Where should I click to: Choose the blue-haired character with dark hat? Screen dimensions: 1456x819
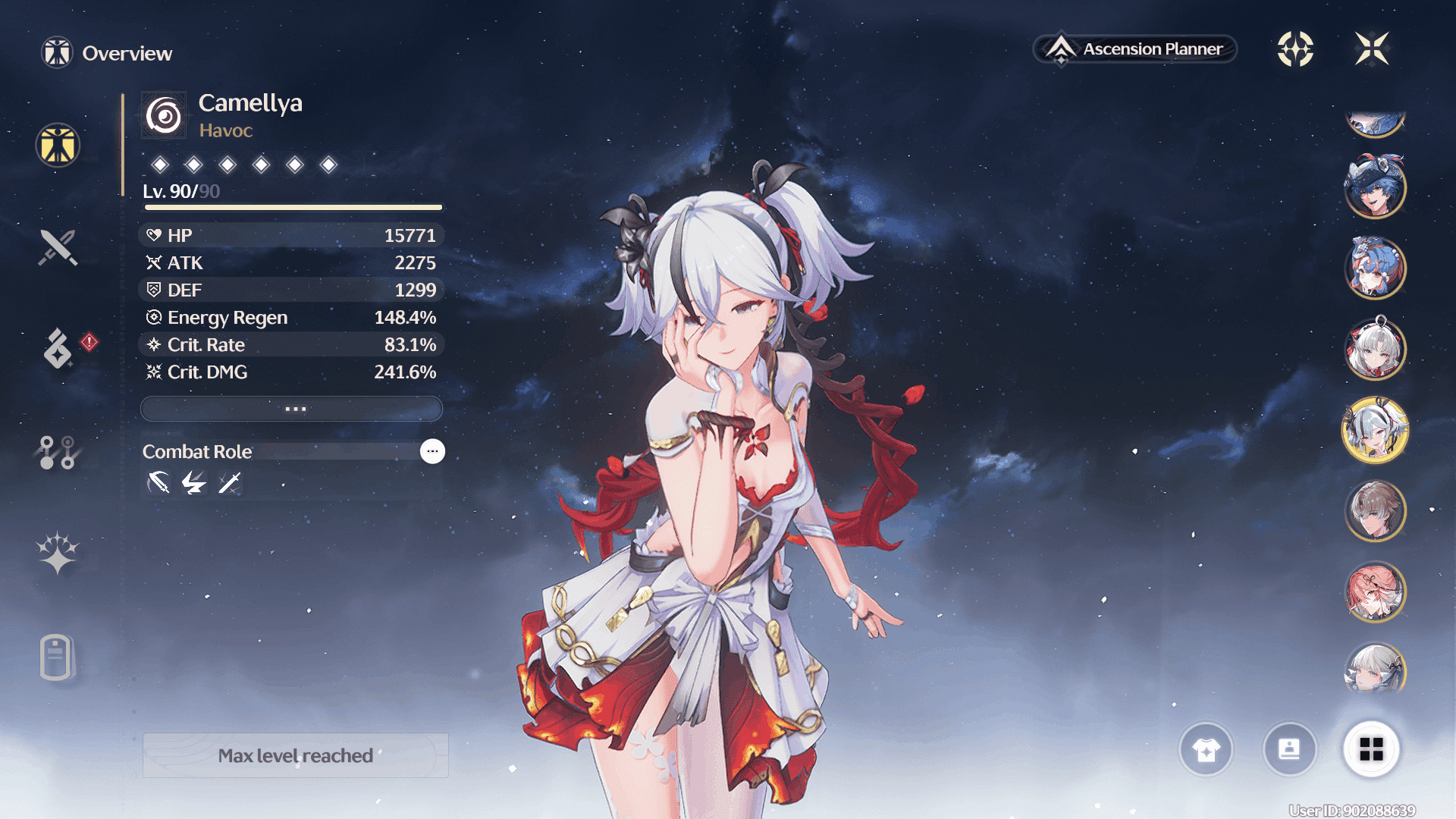[1375, 187]
